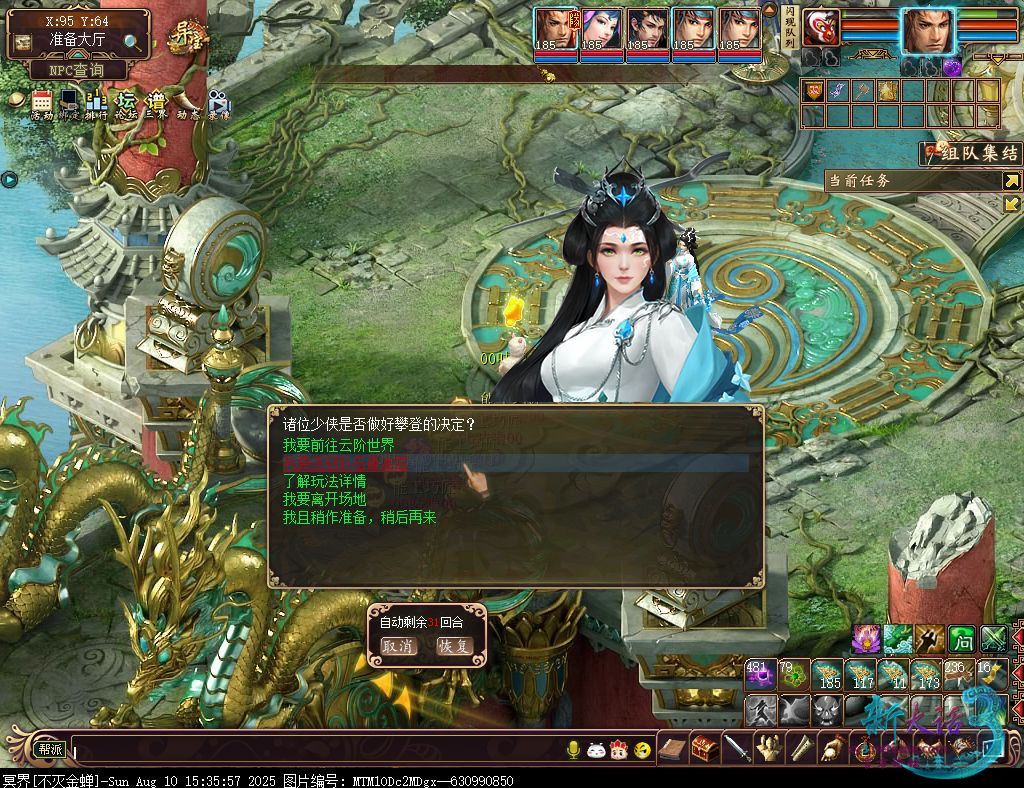Open the 录像 recording icon
The width and height of the screenshot is (1024, 788).
pyautogui.click(x=218, y=103)
